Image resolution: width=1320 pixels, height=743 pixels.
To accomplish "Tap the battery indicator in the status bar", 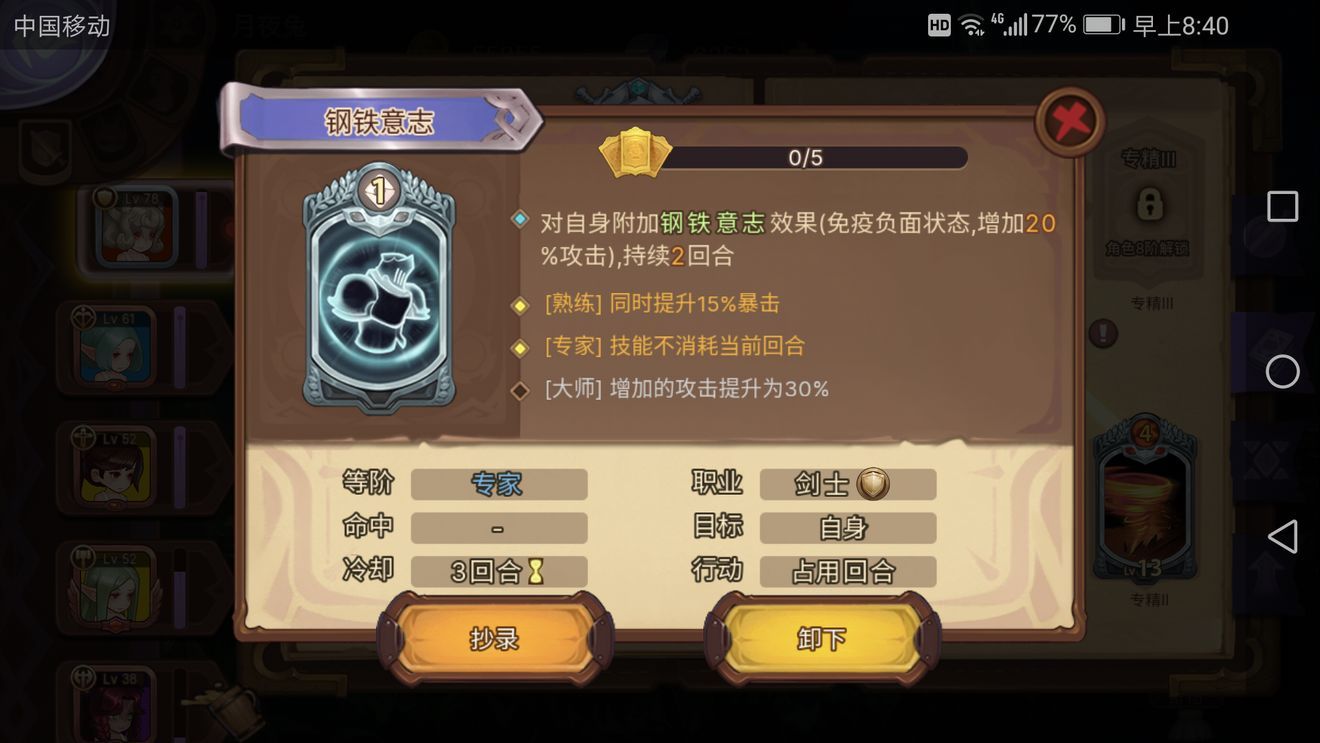I will pos(1100,26).
